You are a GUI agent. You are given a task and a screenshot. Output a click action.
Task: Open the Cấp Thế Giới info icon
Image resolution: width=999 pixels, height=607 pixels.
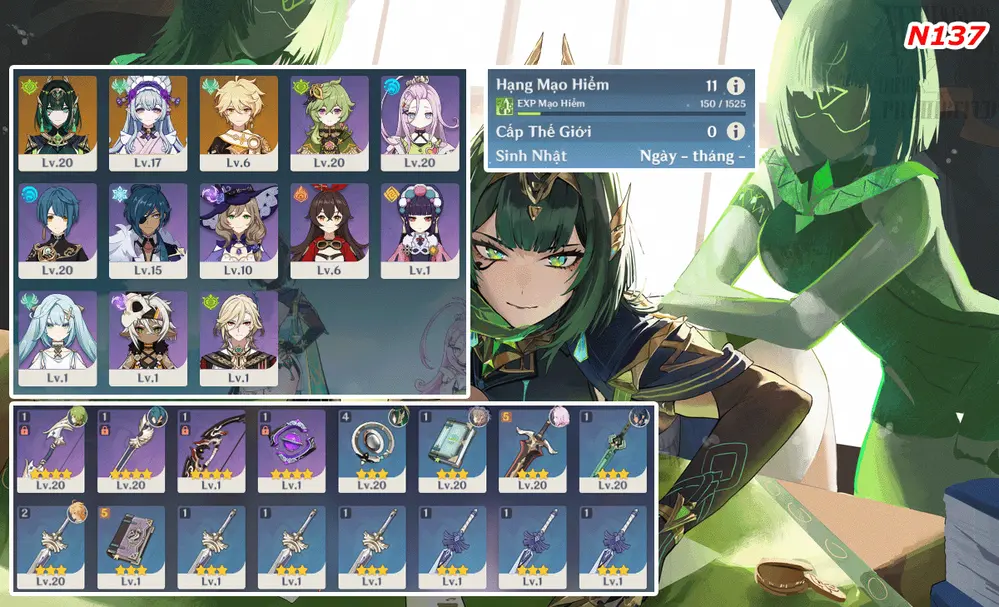(736, 131)
